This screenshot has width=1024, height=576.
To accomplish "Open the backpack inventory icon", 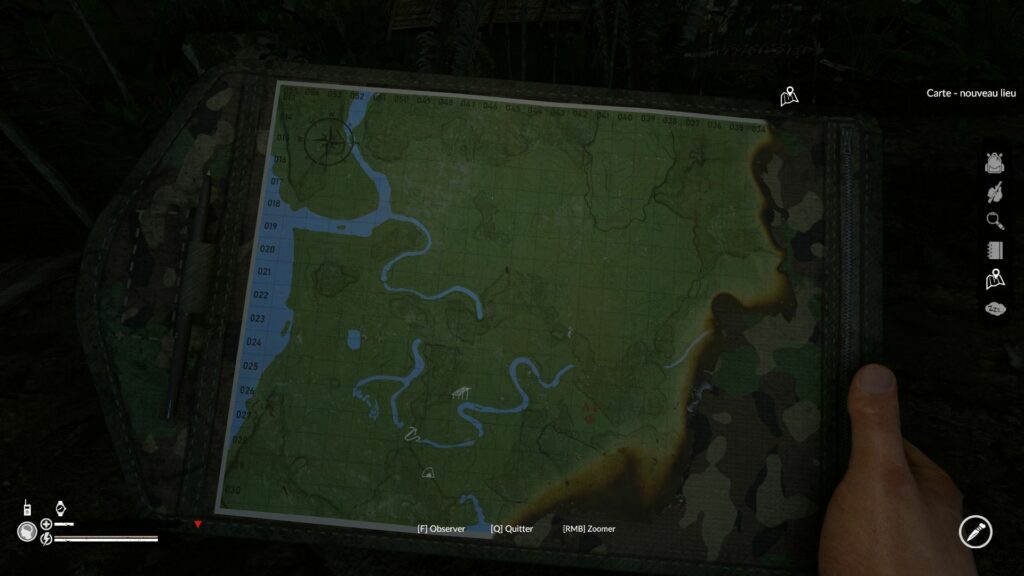I will (994, 162).
